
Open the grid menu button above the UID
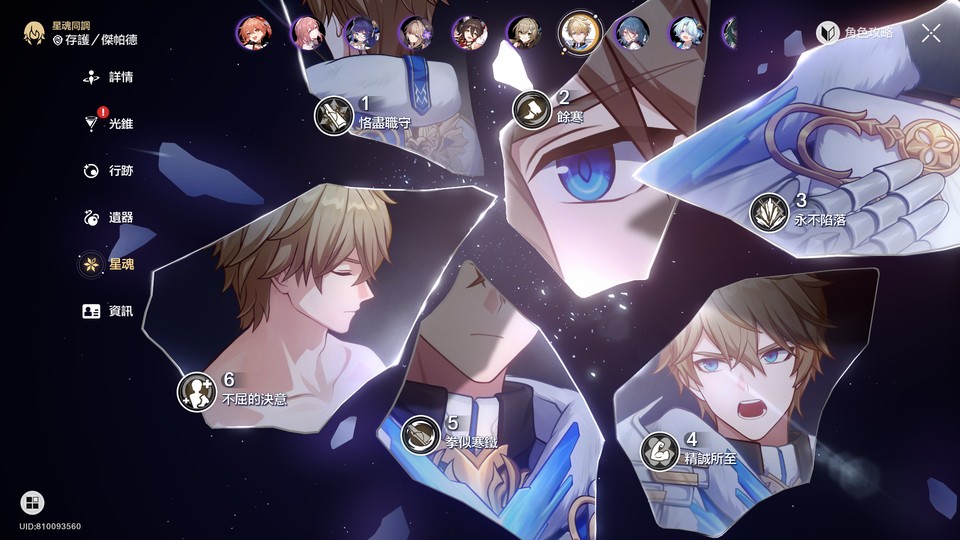[x=32, y=502]
